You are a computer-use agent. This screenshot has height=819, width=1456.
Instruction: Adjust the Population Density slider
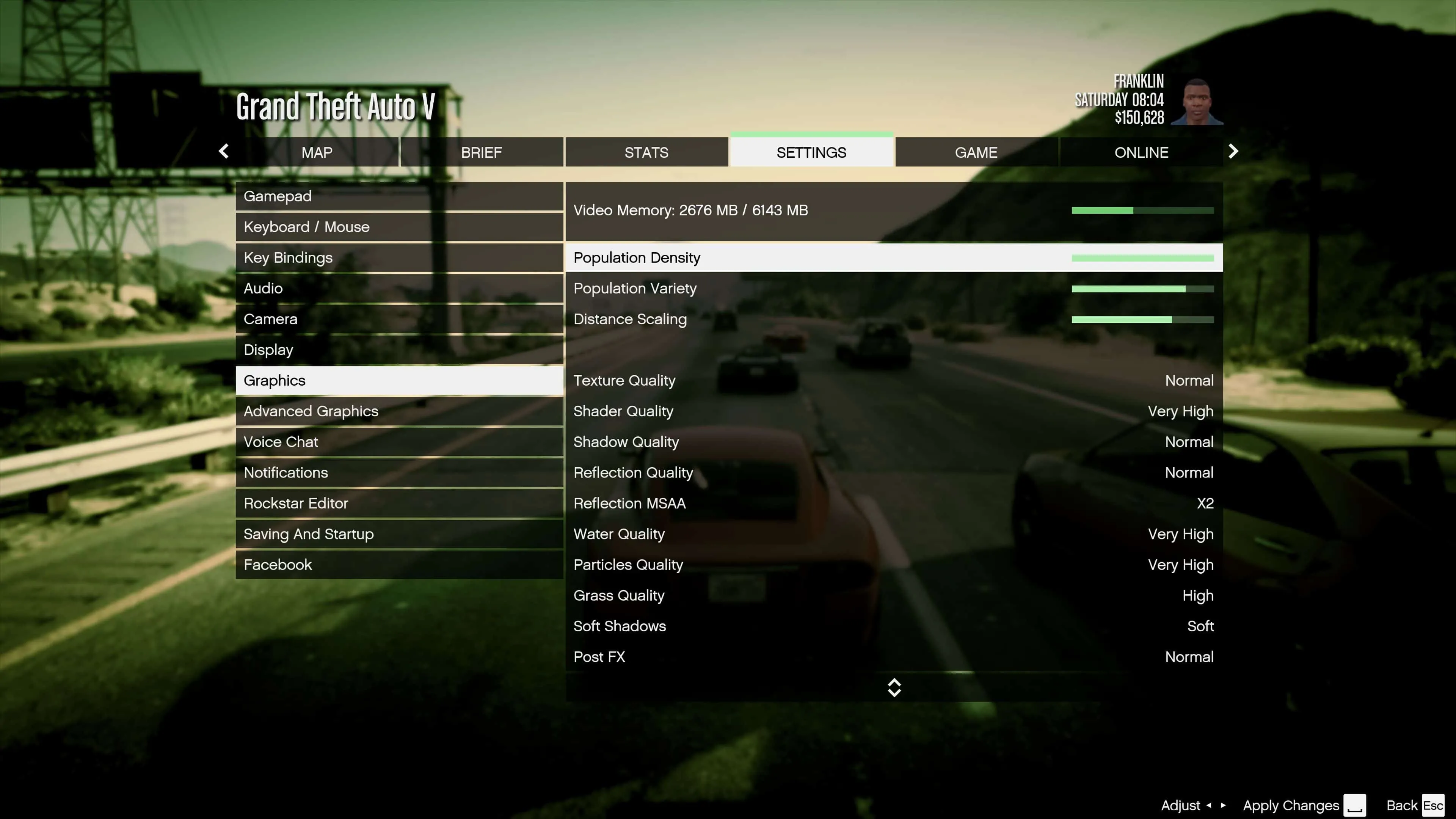1142,257
